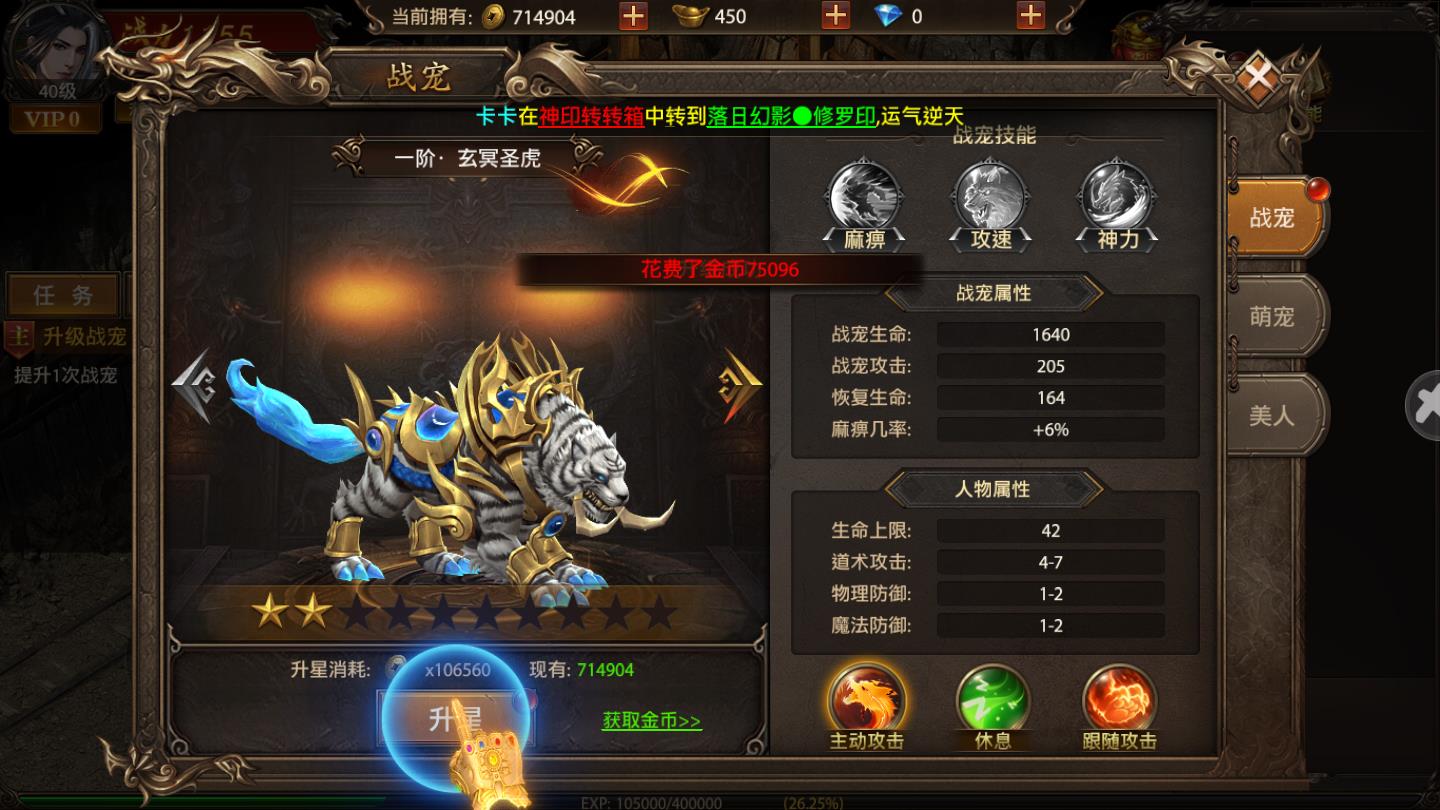This screenshot has height=810, width=1440.
Task: Open the VIP 0 badge
Action: pyautogui.click(x=55, y=118)
